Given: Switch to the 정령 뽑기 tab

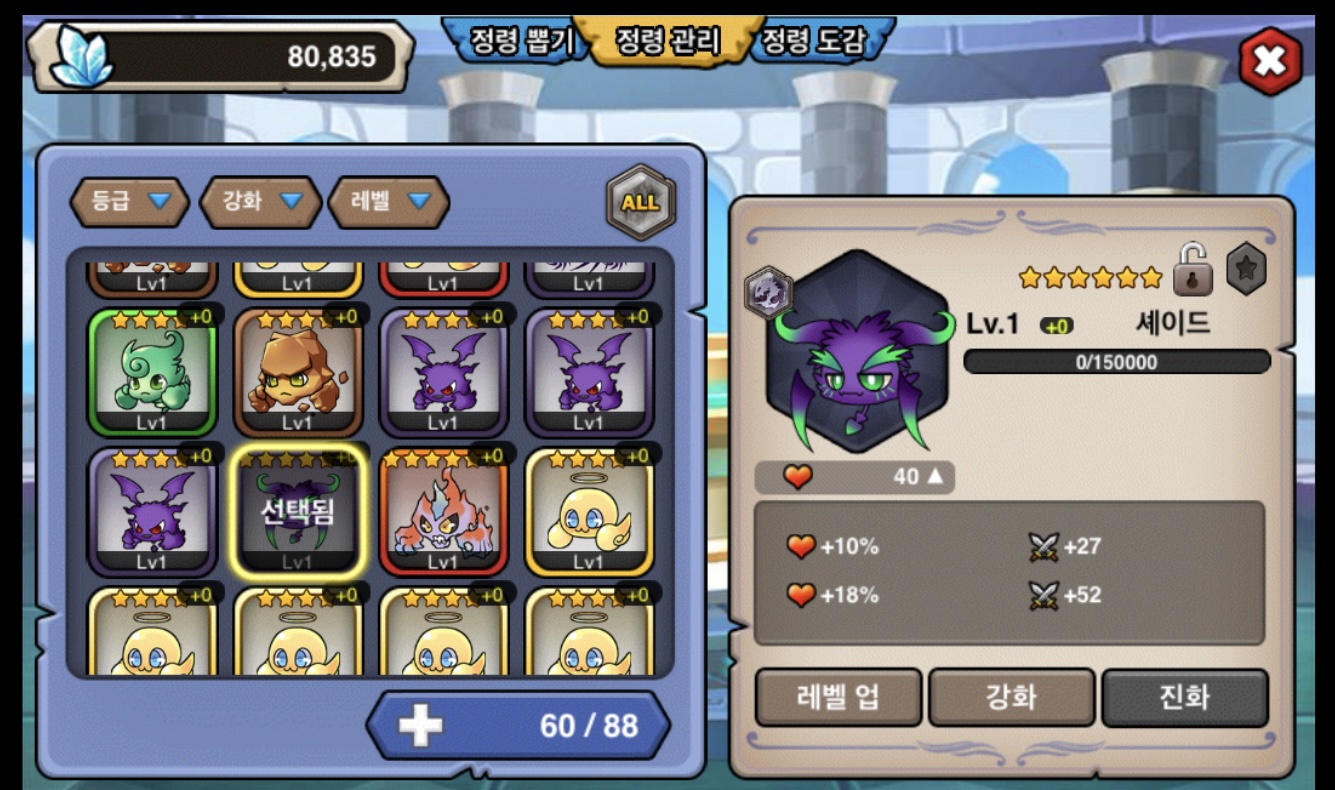Looking at the screenshot, I should [x=518, y=41].
